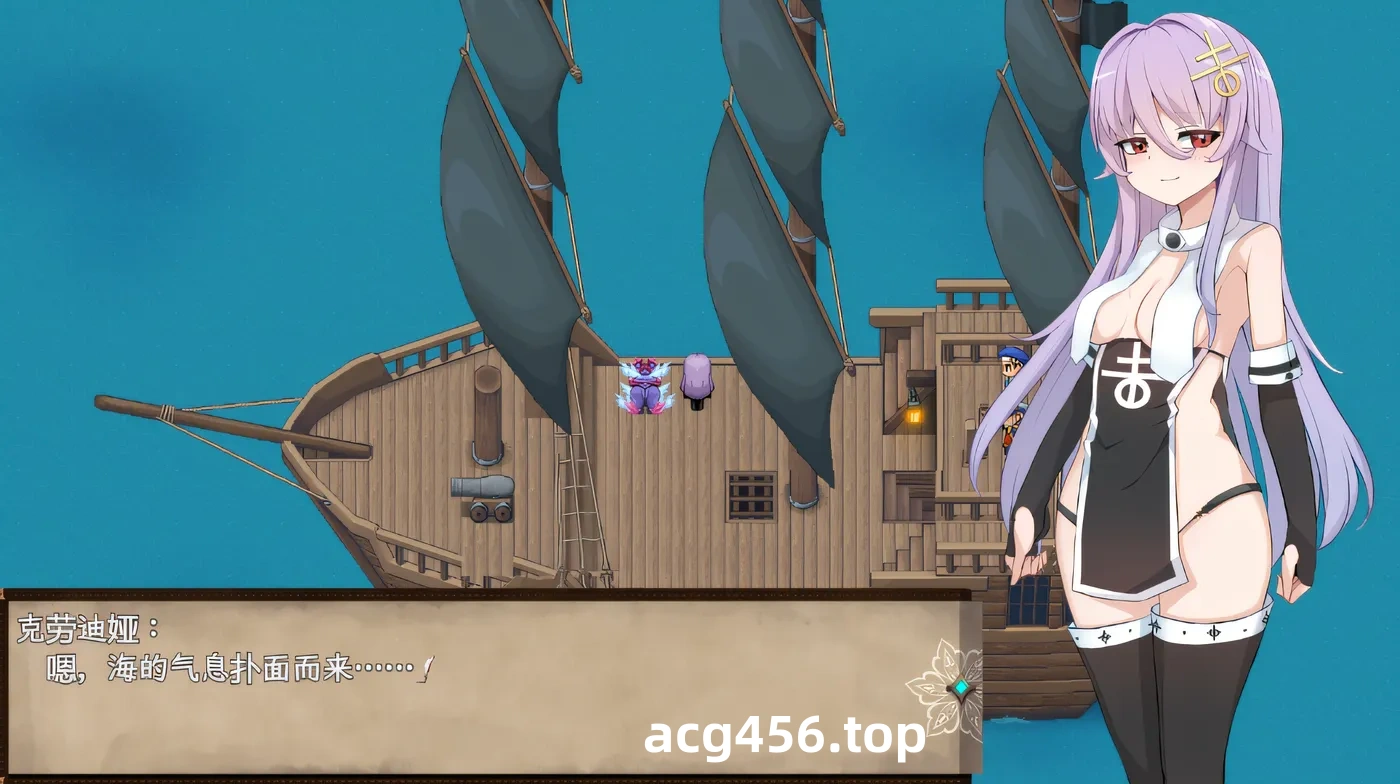The image size is (1400, 784).
Task: Click the text-advance cursor after the dialogue line
Action: click(425, 667)
